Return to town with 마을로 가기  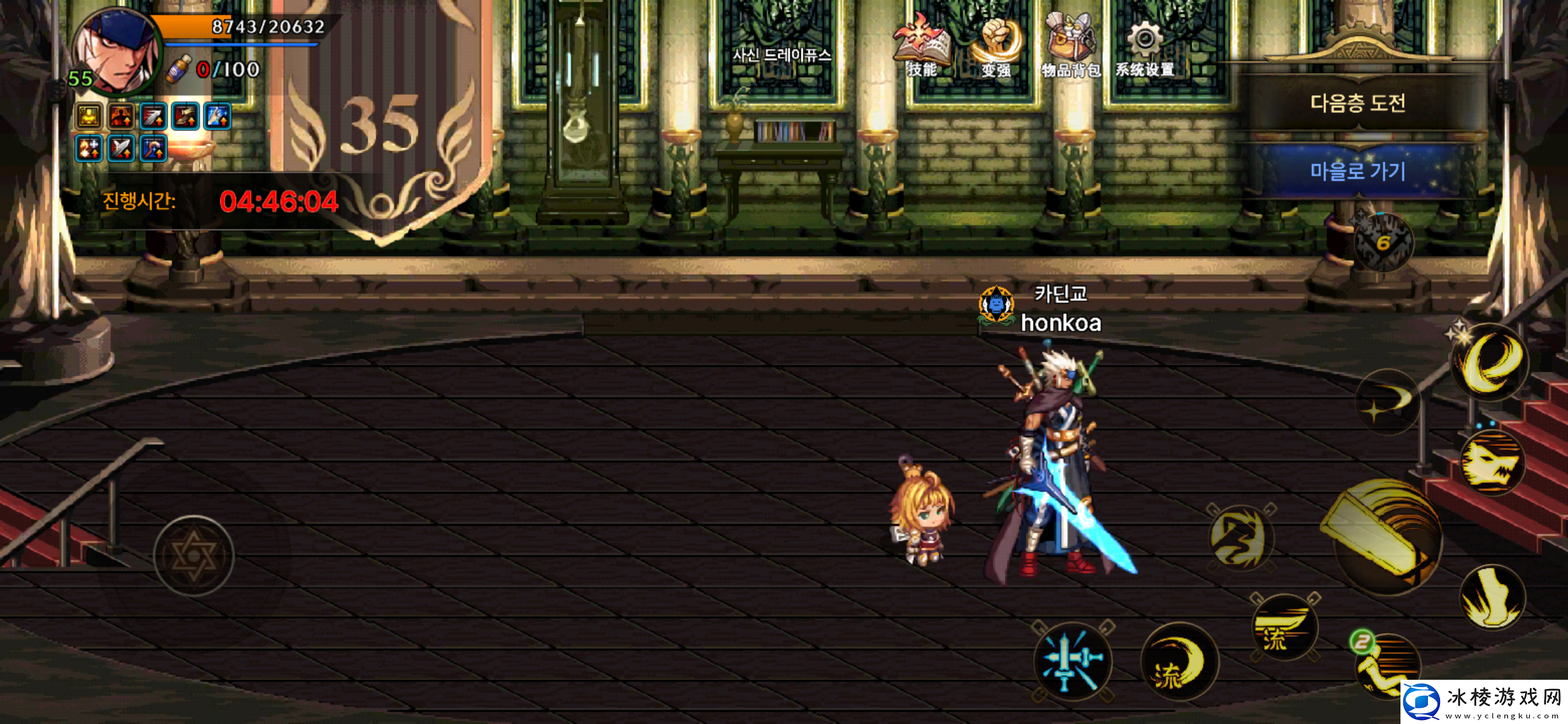click(1358, 171)
